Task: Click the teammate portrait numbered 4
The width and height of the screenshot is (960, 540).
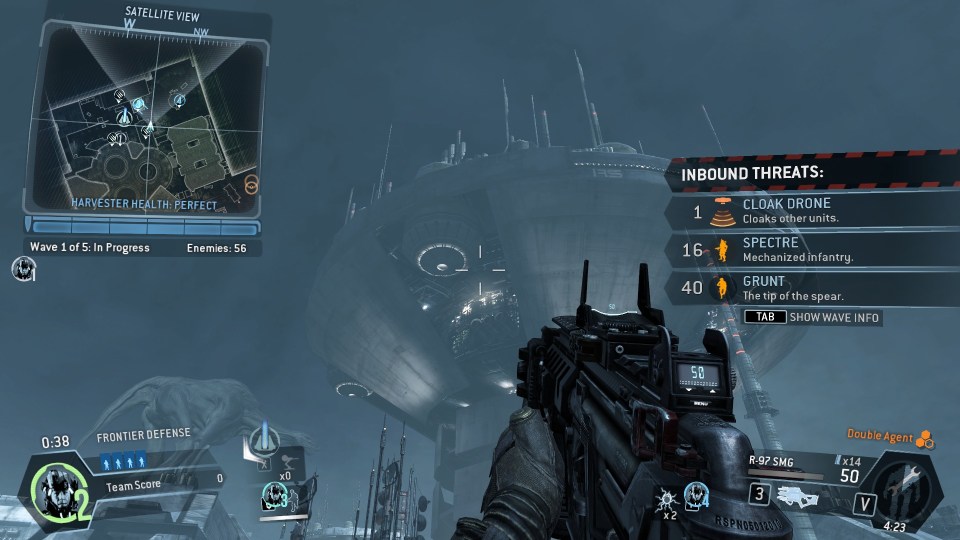Action: (697, 493)
